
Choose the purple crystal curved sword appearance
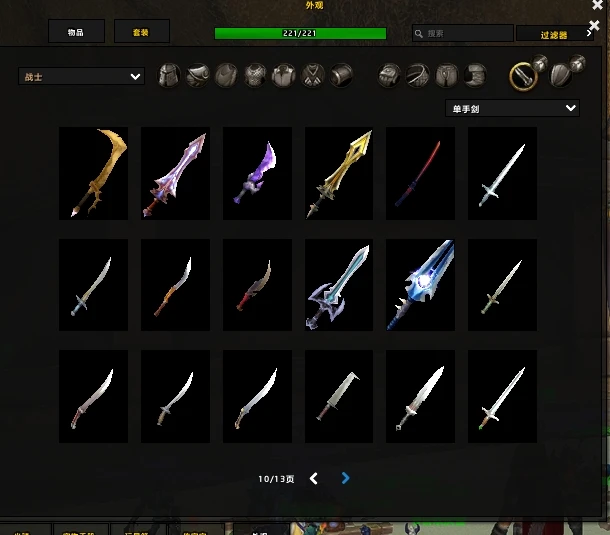click(x=257, y=173)
